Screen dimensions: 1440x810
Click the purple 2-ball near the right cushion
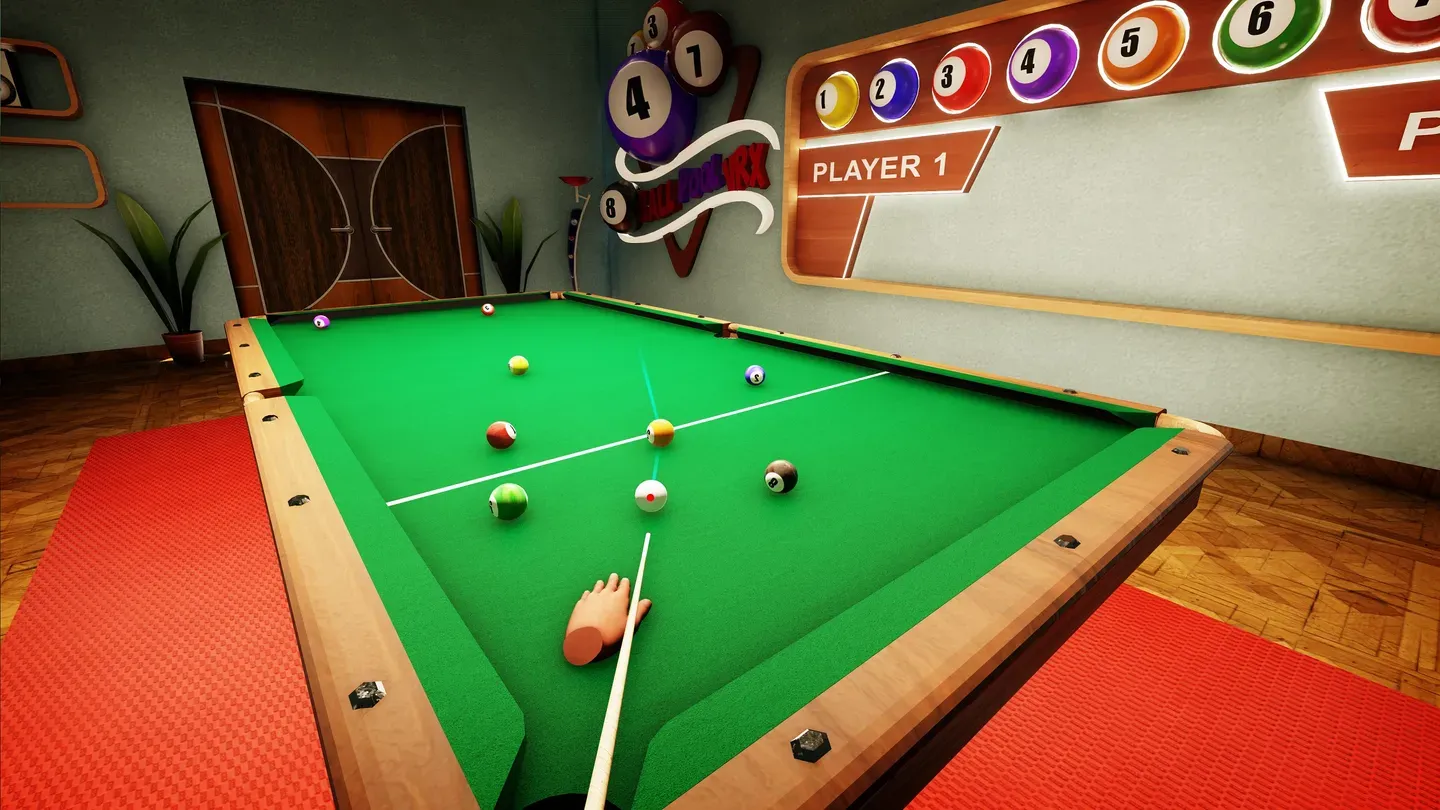pyautogui.click(x=754, y=376)
